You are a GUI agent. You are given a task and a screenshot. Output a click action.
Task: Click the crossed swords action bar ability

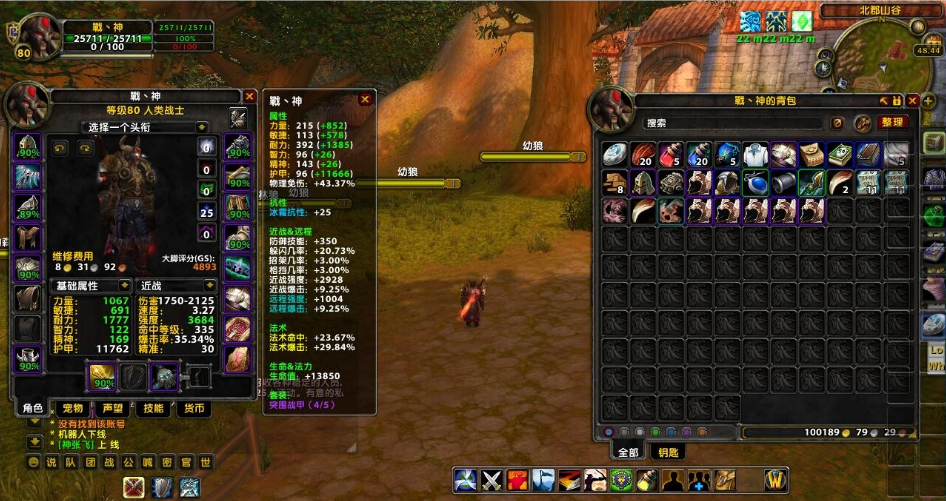[491, 480]
